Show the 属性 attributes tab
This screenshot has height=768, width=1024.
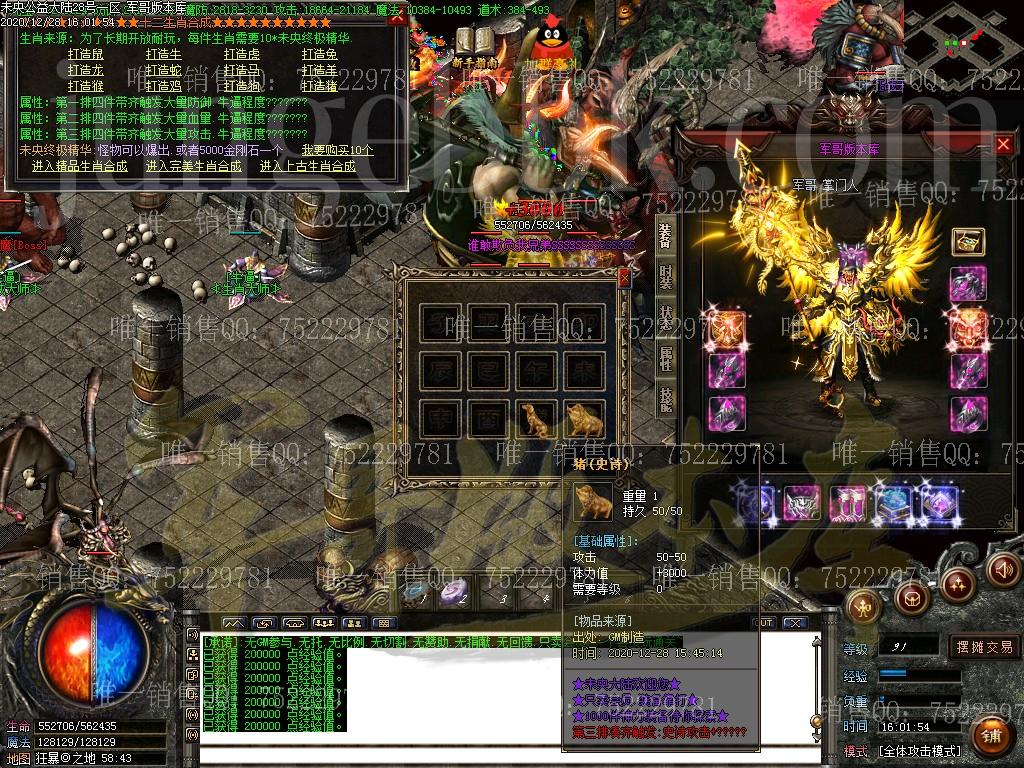pos(666,357)
